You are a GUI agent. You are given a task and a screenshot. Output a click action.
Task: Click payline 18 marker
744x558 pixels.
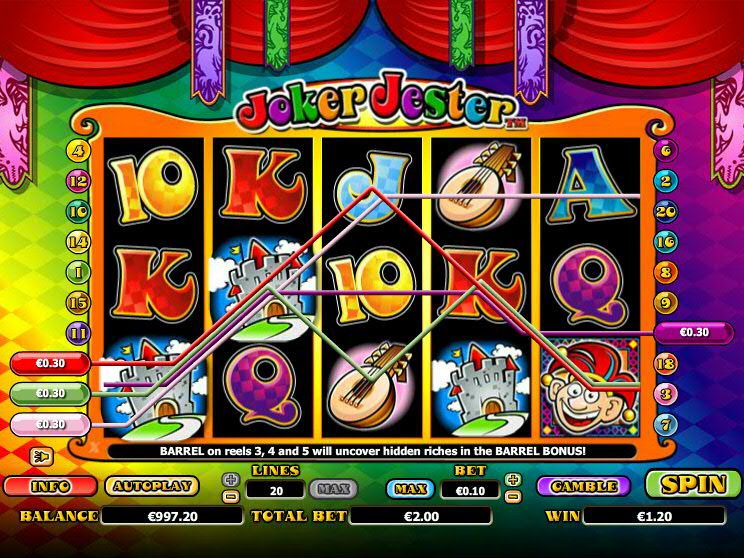(668, 364)
